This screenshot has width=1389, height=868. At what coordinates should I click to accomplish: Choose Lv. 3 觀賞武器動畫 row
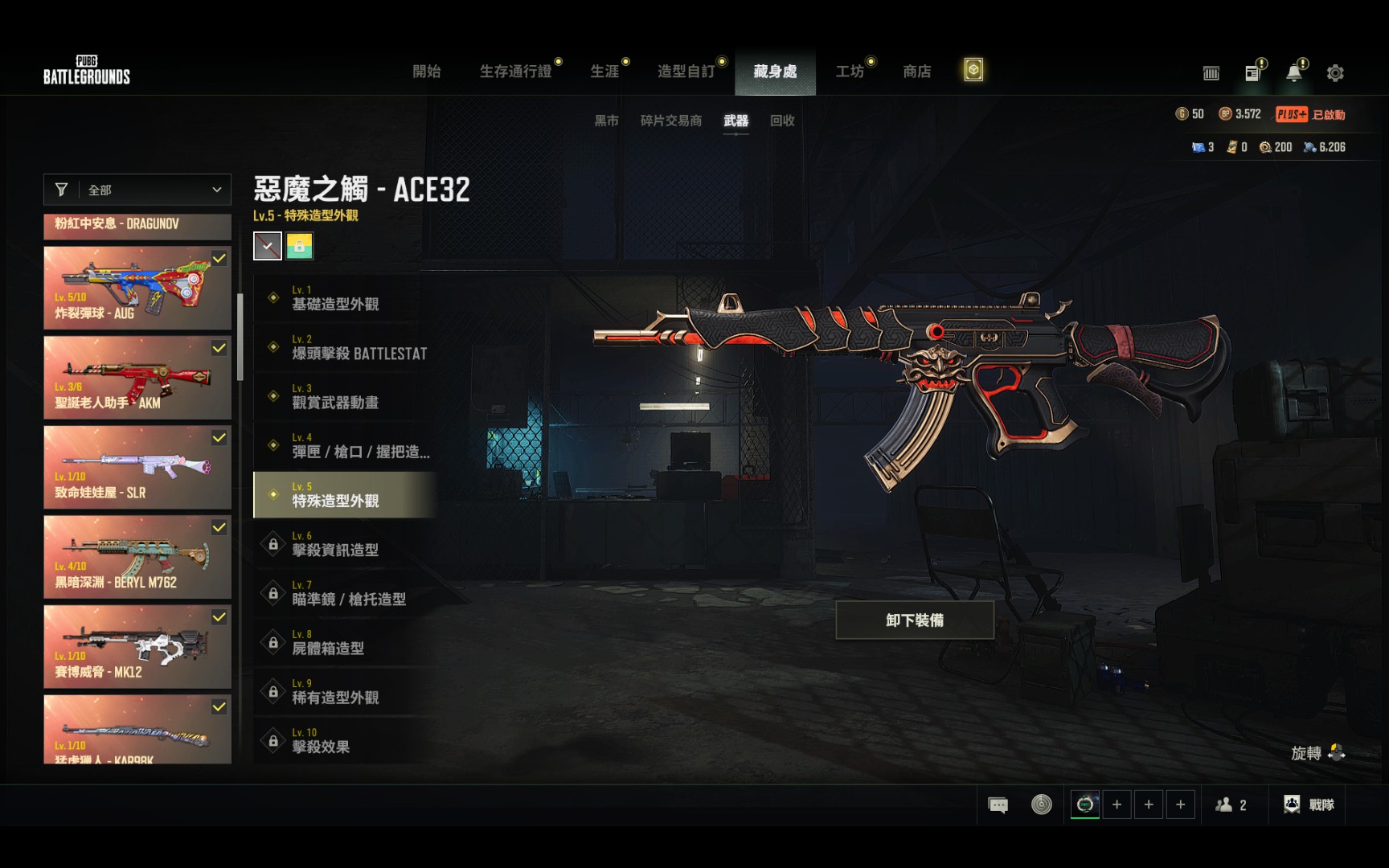tap(346, 396)
